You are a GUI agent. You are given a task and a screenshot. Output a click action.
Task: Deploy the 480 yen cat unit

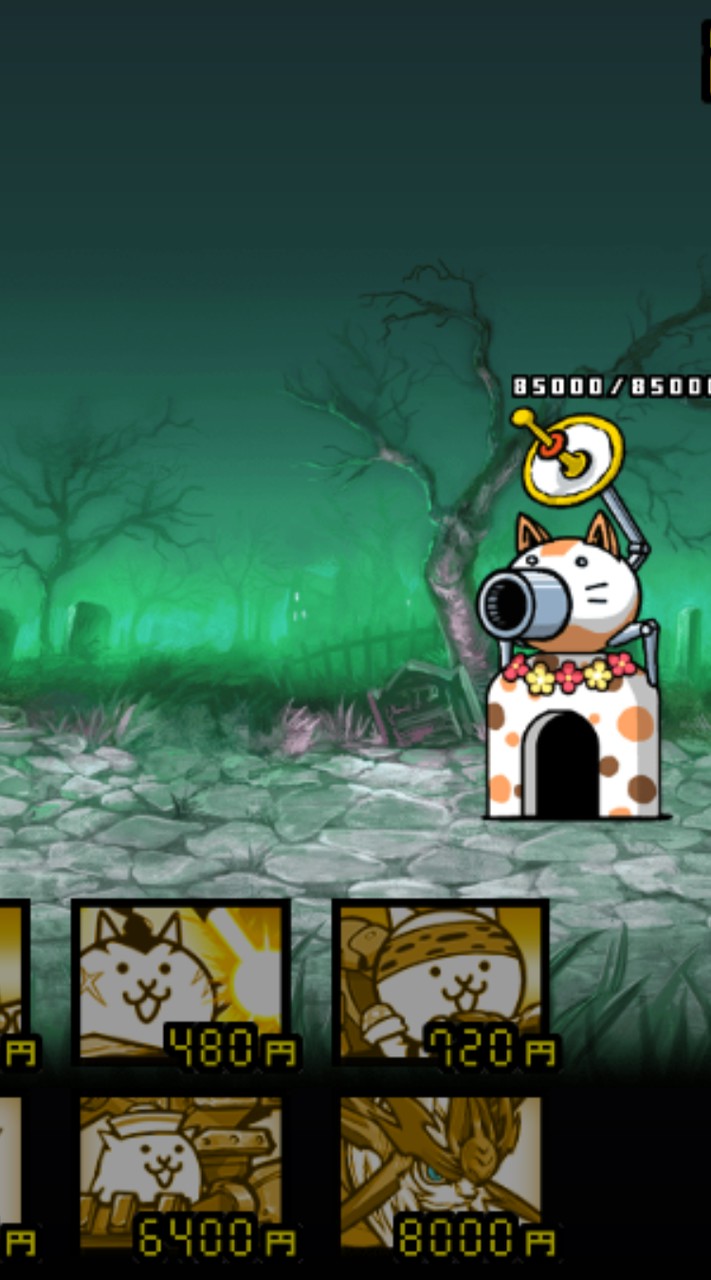pyautogui.click(x=180, y=980)
